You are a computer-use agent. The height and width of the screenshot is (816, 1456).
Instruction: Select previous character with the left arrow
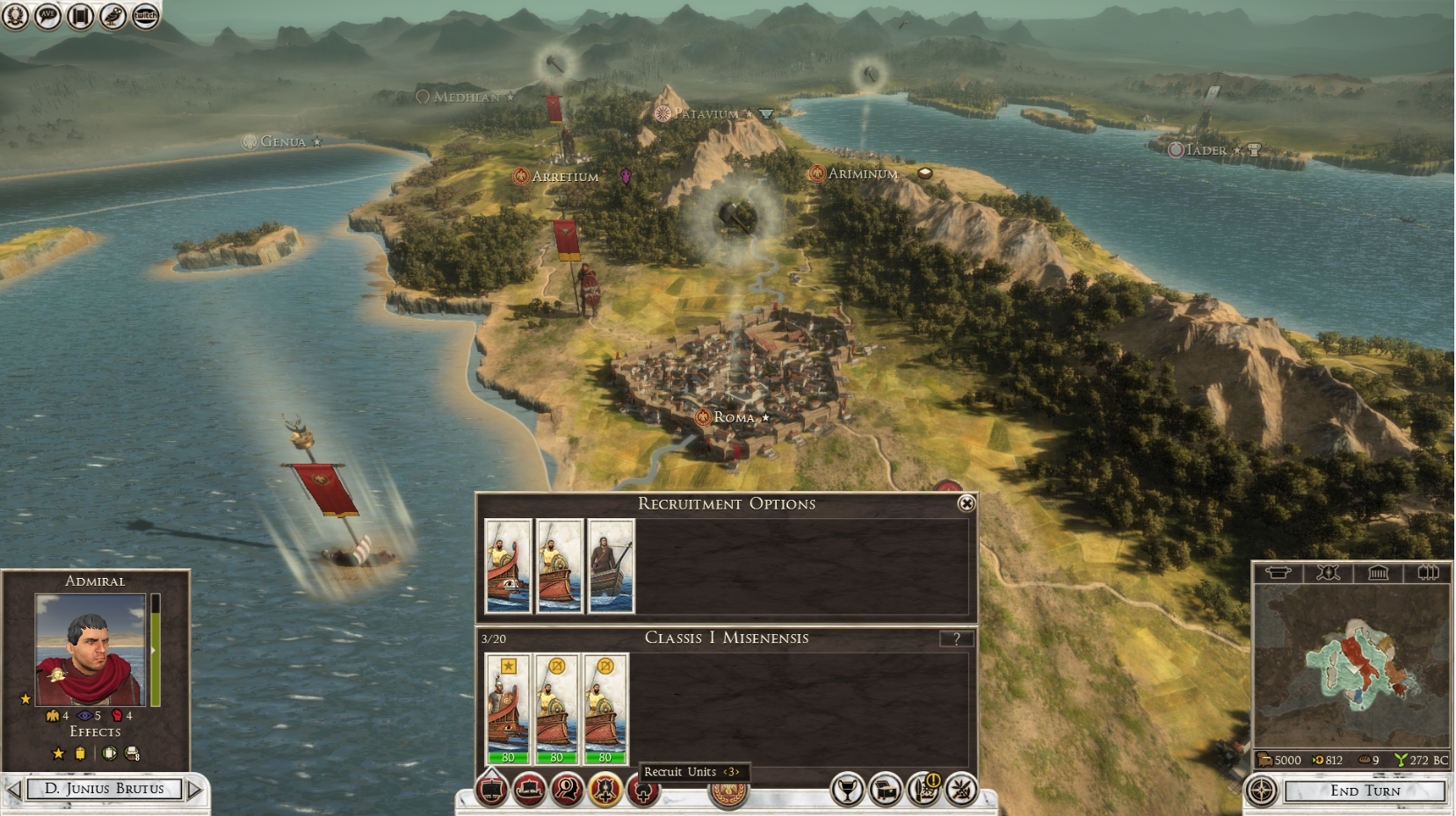[14, 789]
